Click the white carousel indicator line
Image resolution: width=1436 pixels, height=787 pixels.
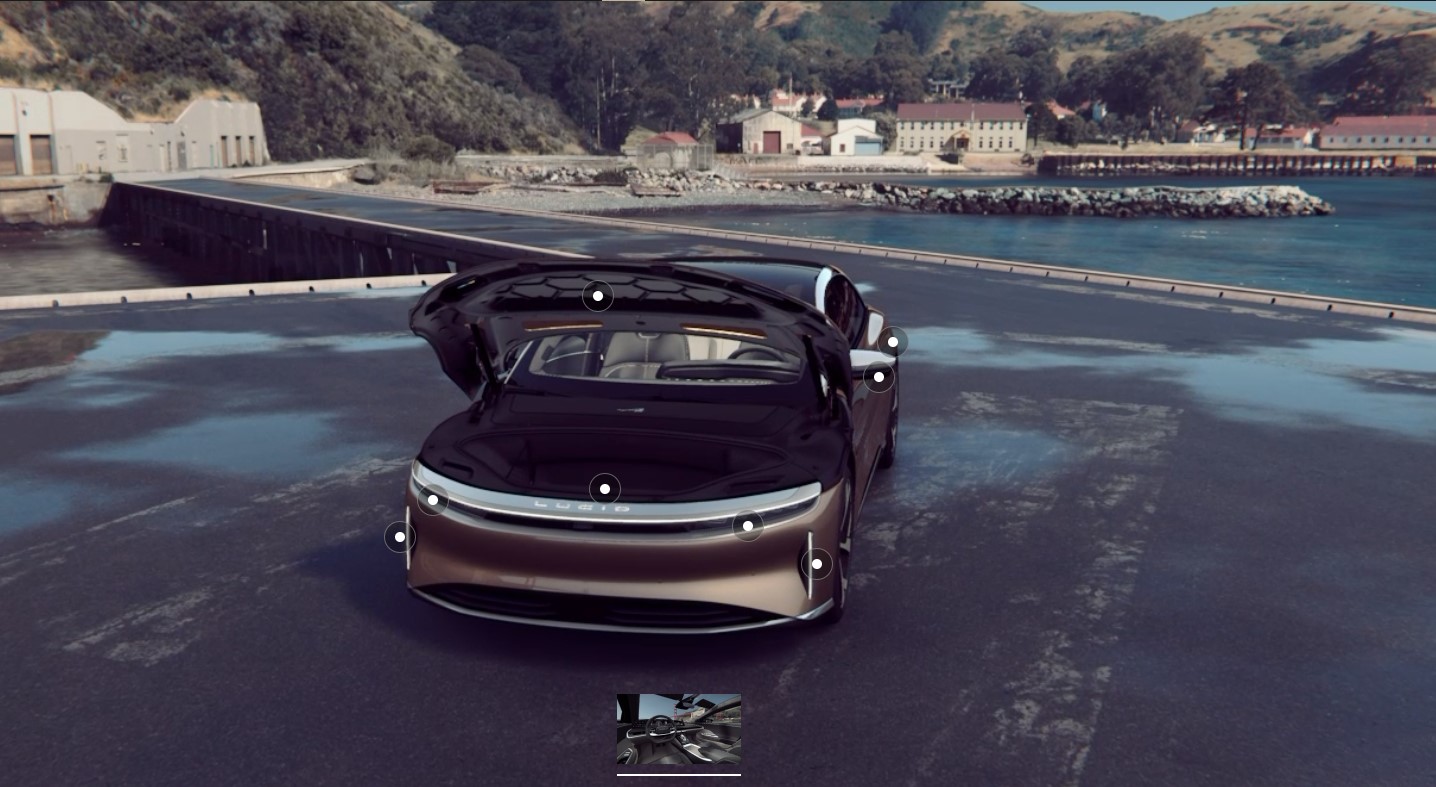pos(679,773)
